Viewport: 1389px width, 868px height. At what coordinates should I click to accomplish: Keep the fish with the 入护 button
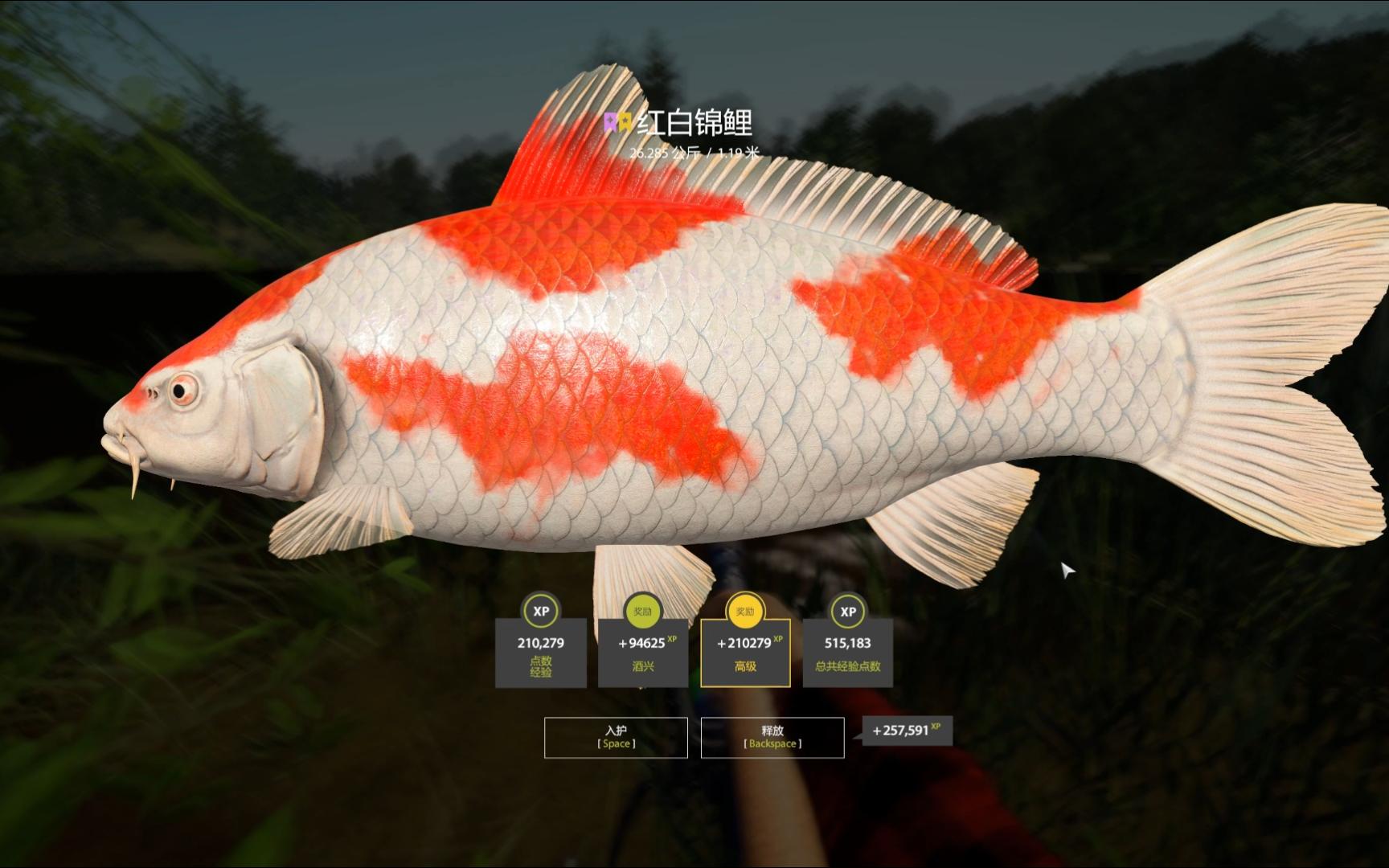[616, 737]
